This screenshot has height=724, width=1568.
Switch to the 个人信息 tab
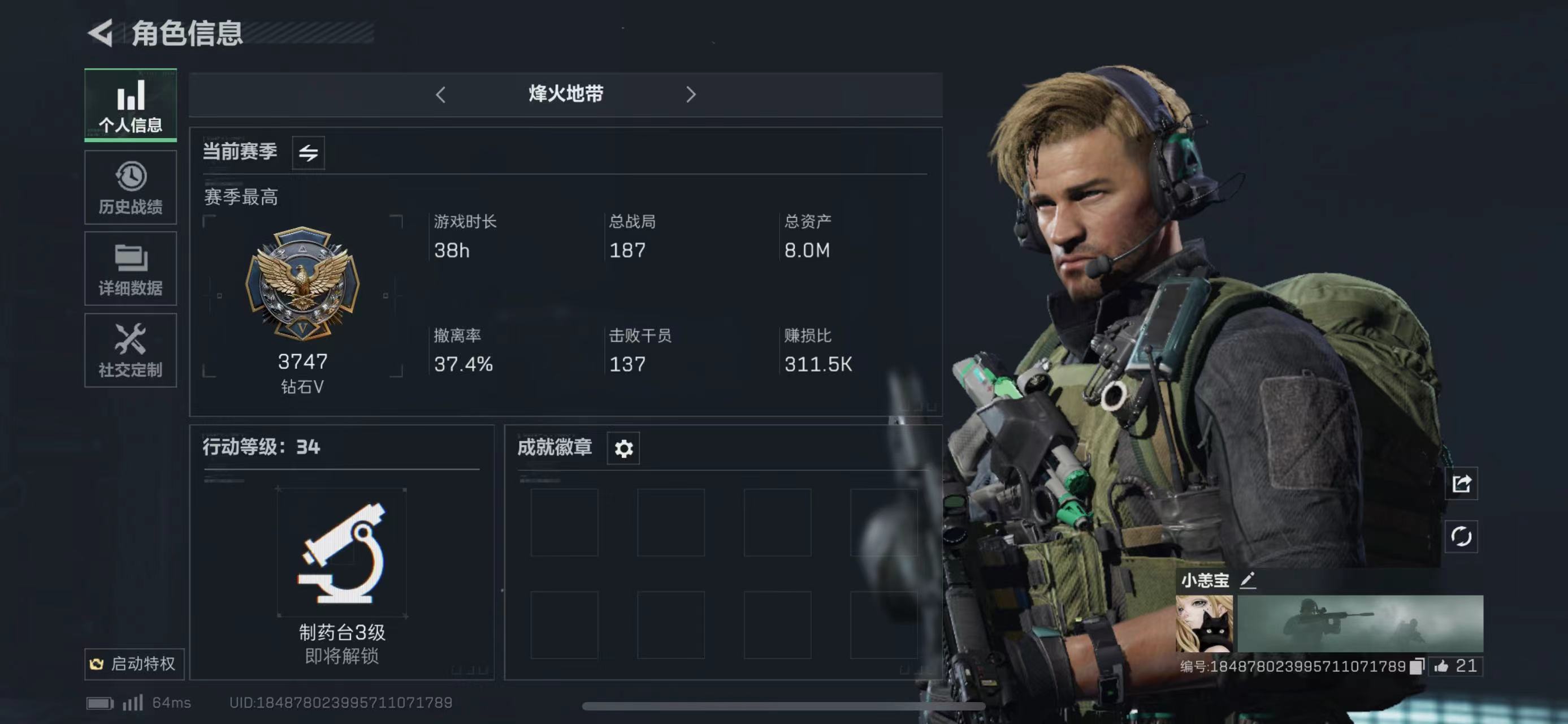pos(130,105)
